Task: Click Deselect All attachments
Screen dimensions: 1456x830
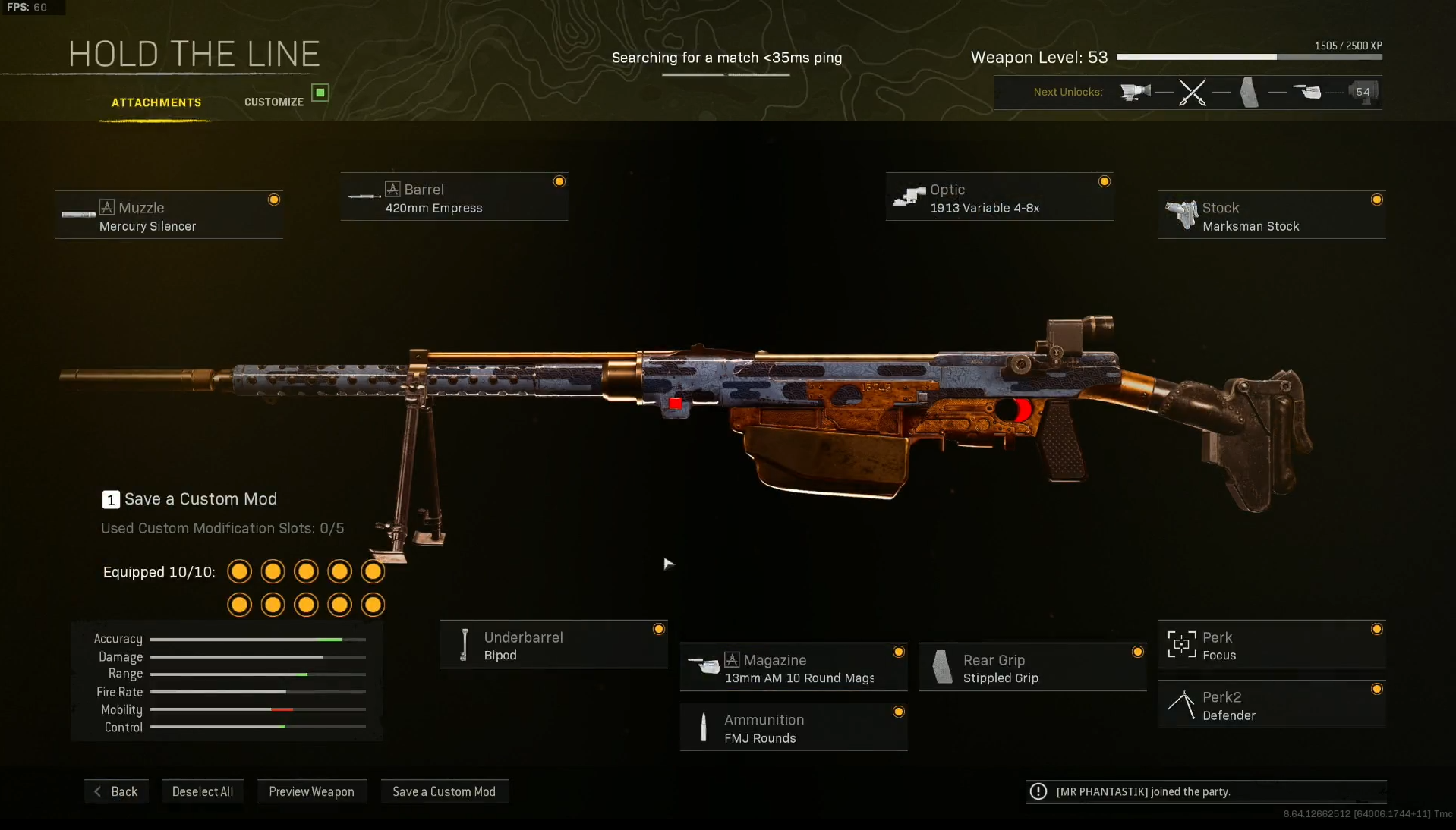Action: [203, 791]
